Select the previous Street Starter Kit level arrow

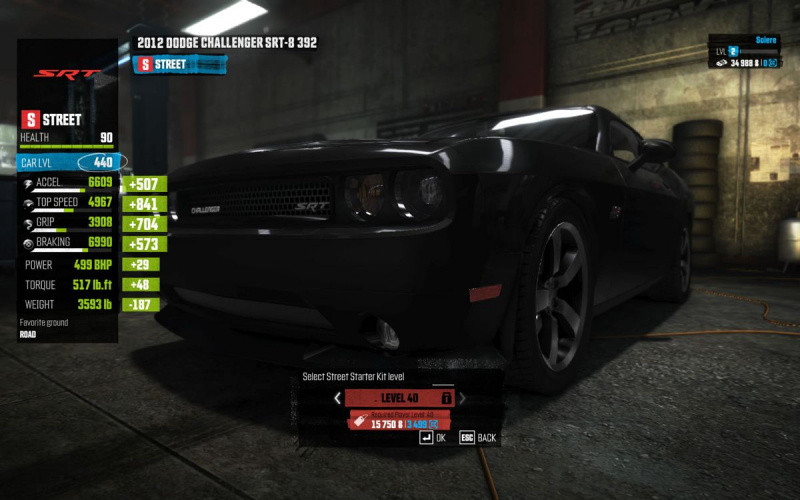337,398
